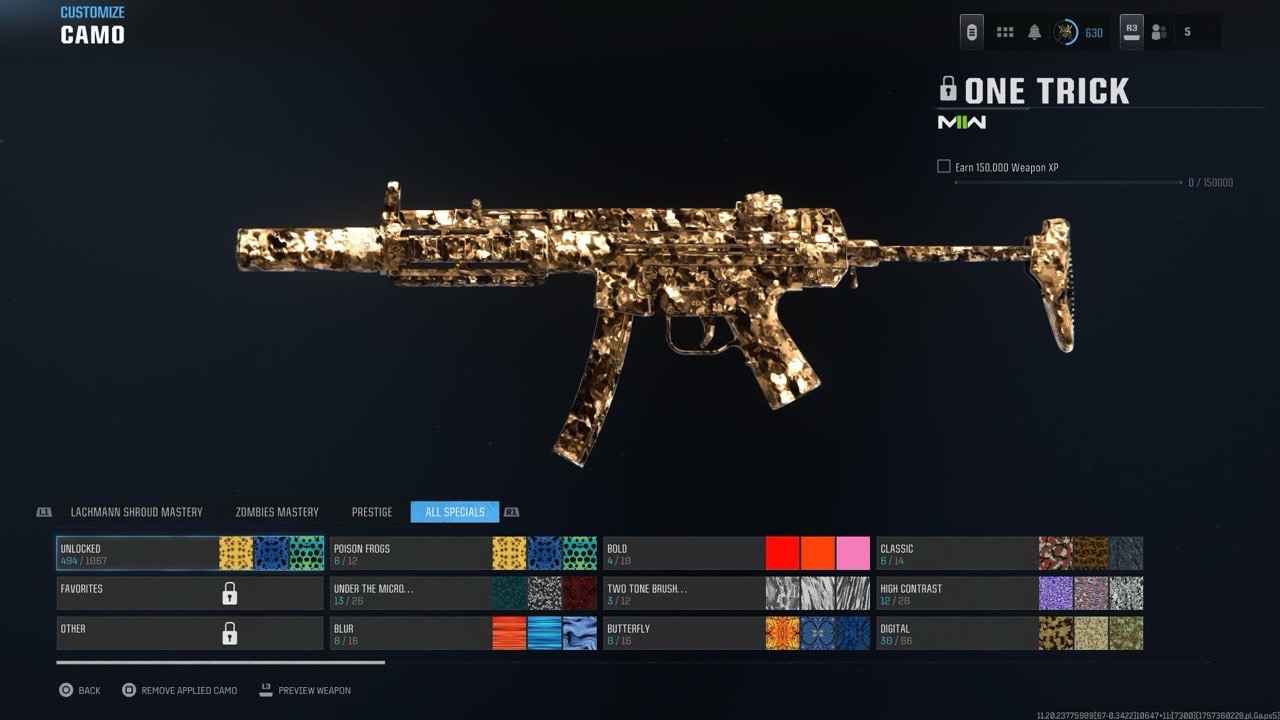Open the notifications bell icon
1280x720 pixels.
[1034, 32]
